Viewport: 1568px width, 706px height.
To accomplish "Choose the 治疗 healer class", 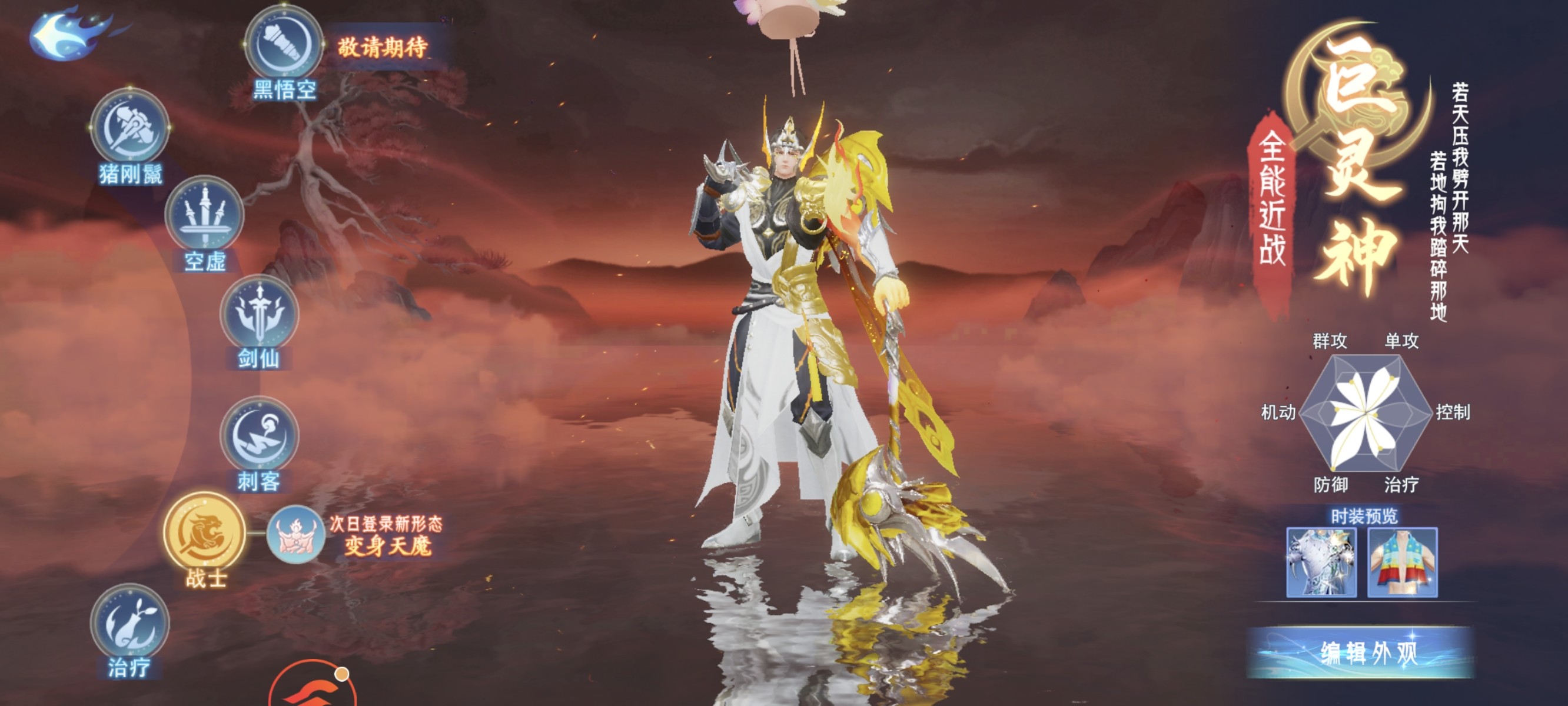I will click(129, 623).
